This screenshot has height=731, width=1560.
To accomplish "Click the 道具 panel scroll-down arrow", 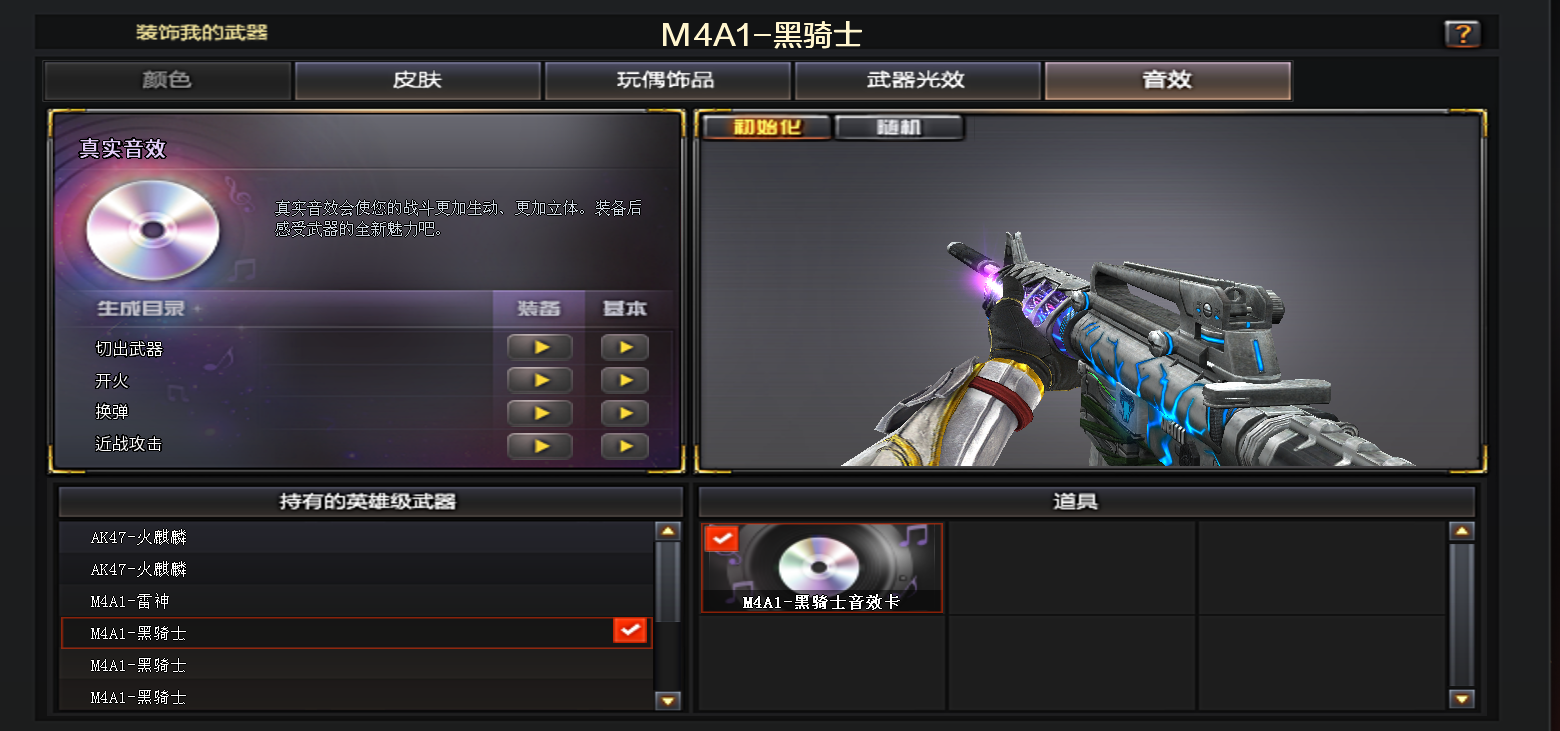I will tap(1462, 700).
